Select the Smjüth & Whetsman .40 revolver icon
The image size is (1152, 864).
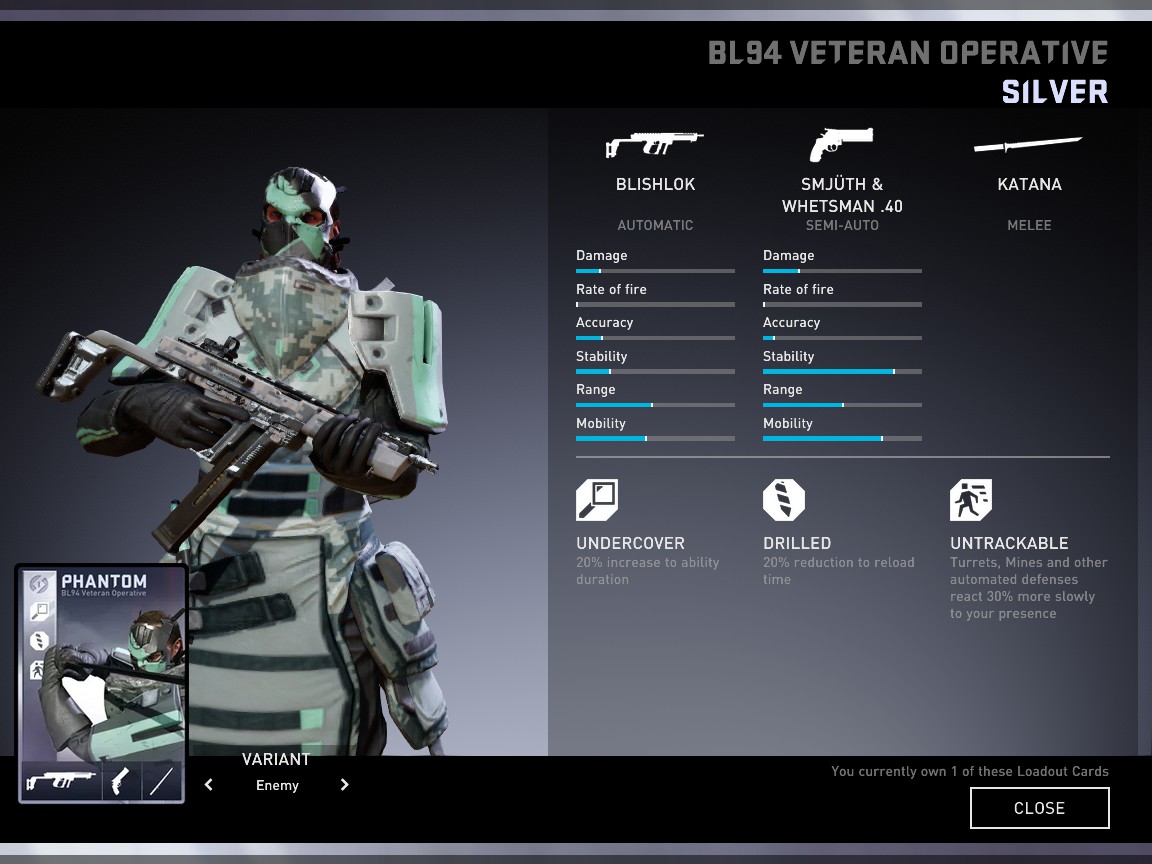(841, 145)
